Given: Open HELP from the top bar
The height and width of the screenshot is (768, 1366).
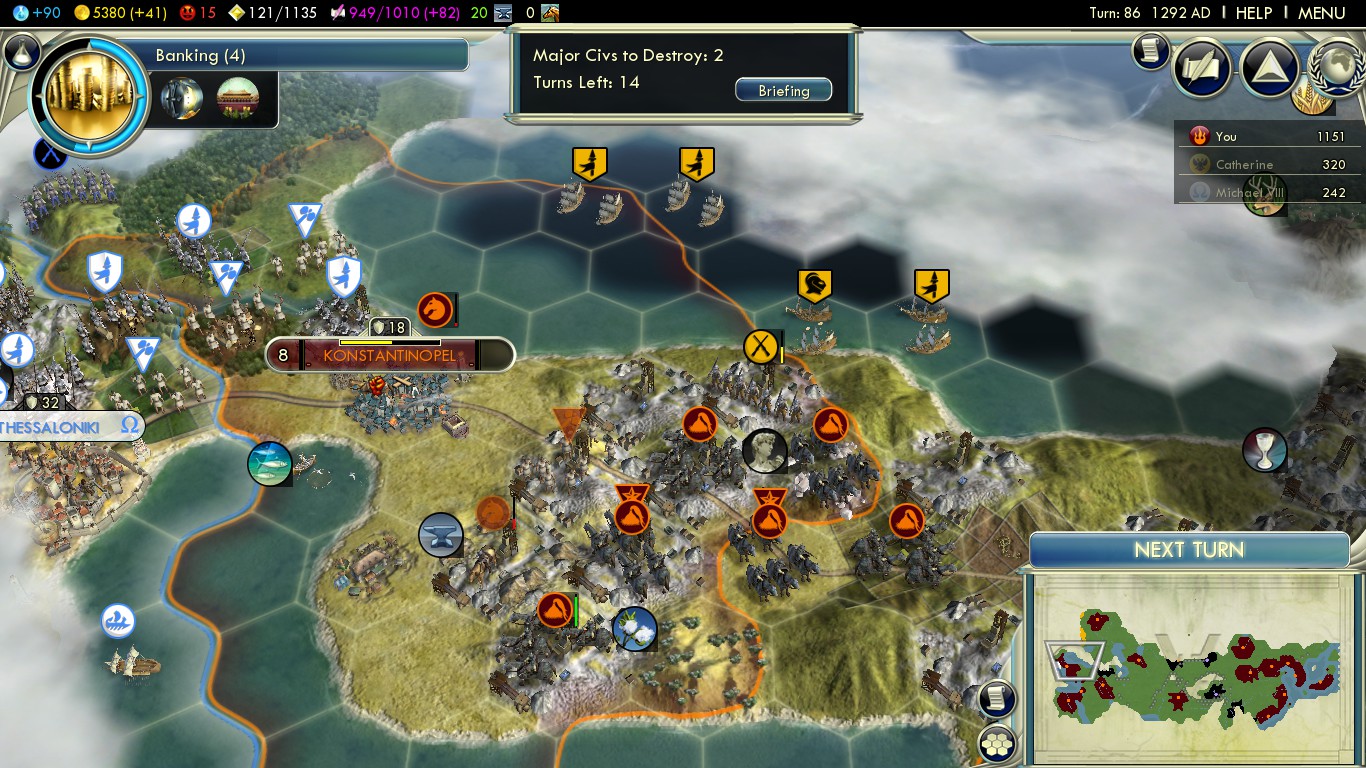Looking at the screenshot, I should point(1253,13).
